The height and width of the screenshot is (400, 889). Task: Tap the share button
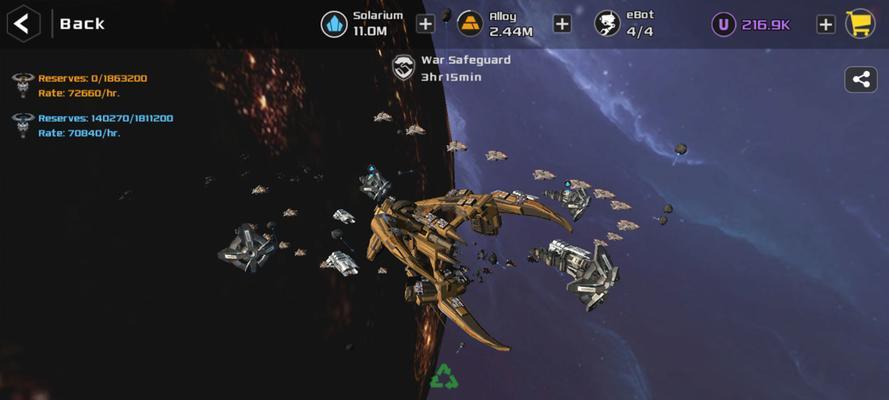[x=860, y=80]
